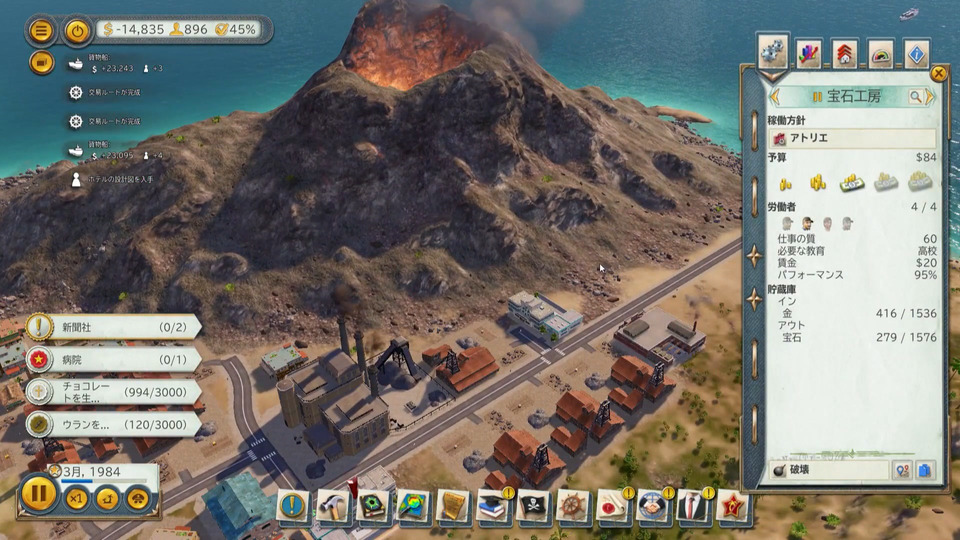Open the main hamburger menu
960x540 pixels.
(41, 30)
